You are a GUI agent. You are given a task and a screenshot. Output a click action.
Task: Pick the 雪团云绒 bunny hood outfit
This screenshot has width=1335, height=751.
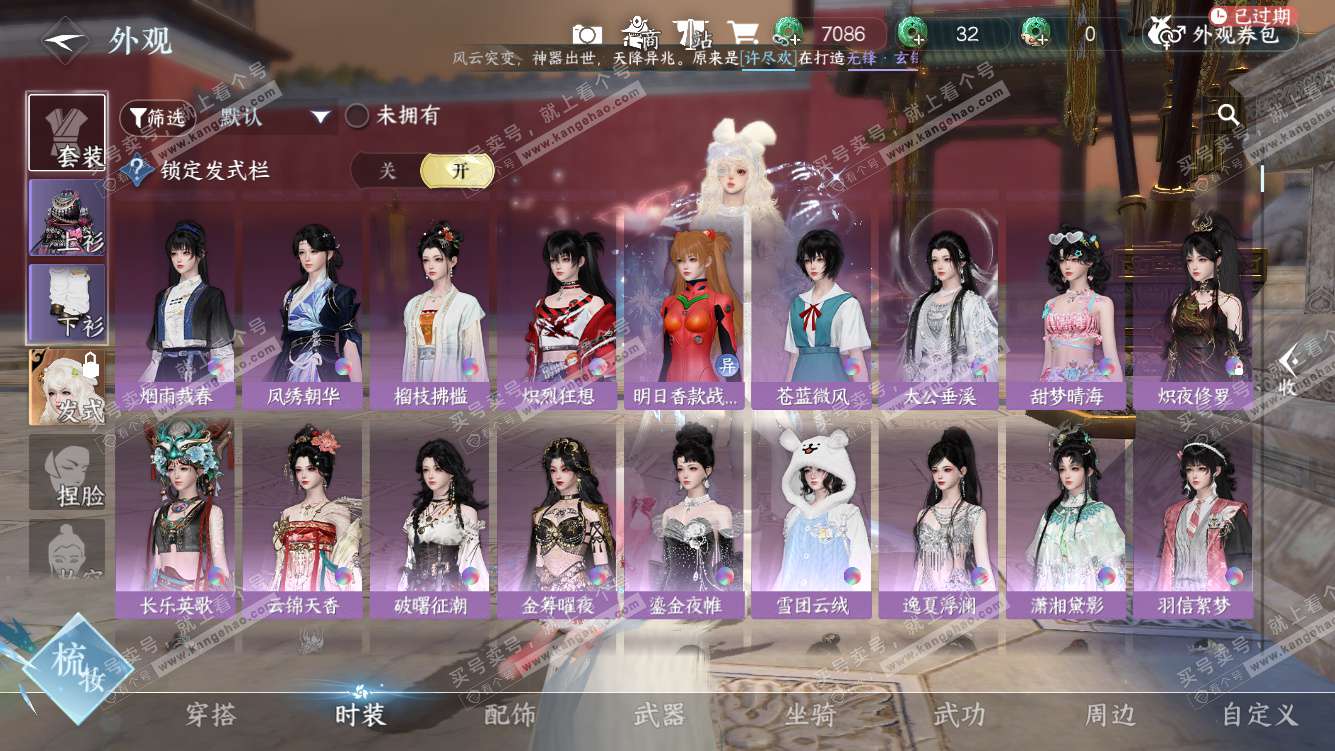[x=813, y=520]
